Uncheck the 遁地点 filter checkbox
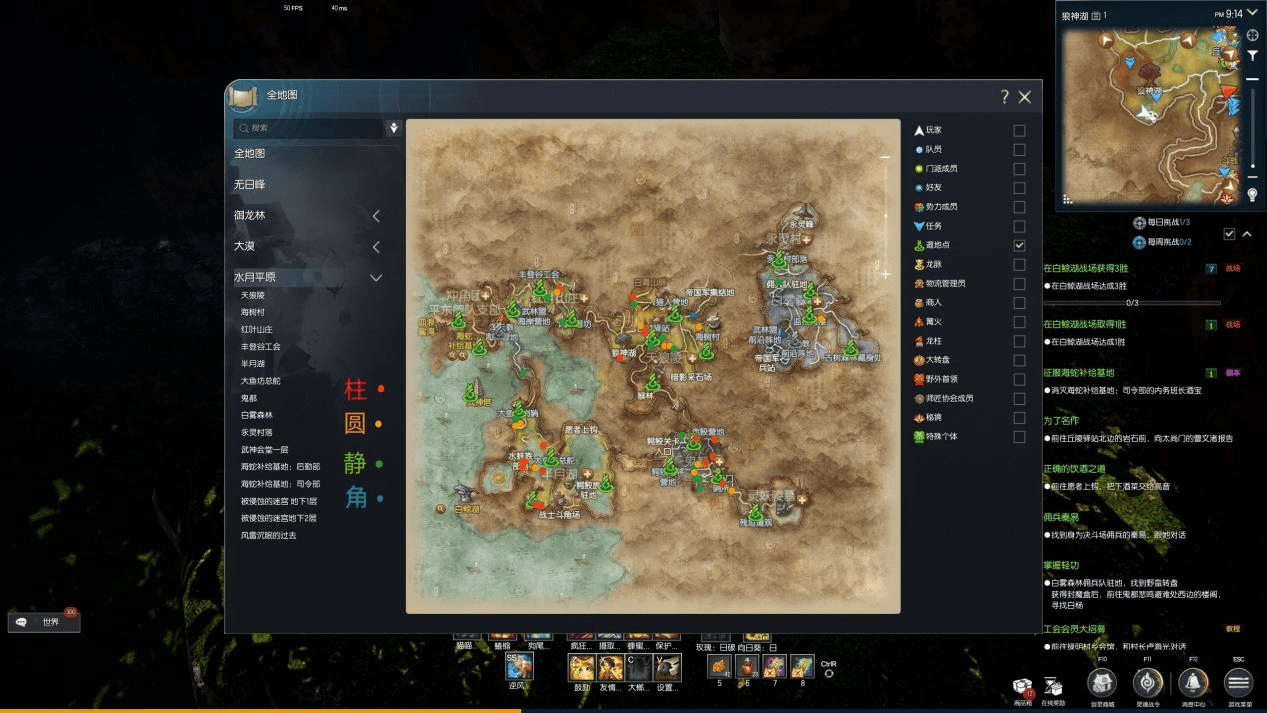The height and width of the screenshot is (713, 1267). pos(1019,245)
